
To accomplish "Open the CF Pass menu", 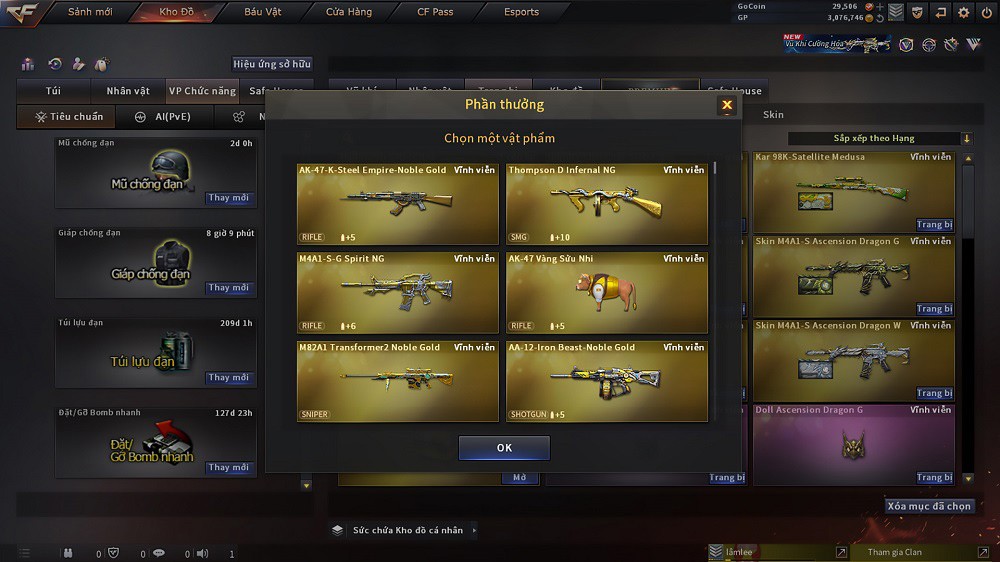I will 435,12.
